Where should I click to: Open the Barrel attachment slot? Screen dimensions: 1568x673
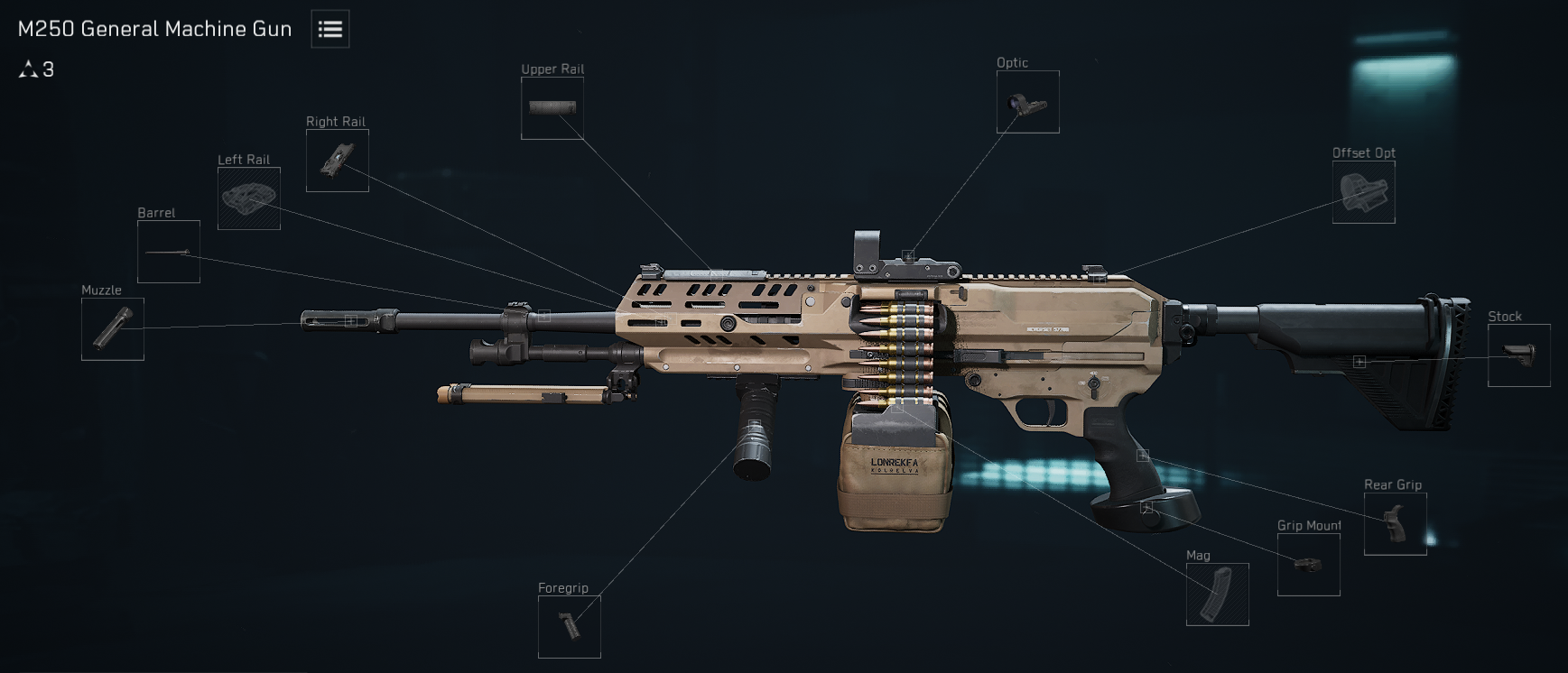point(169,252)
